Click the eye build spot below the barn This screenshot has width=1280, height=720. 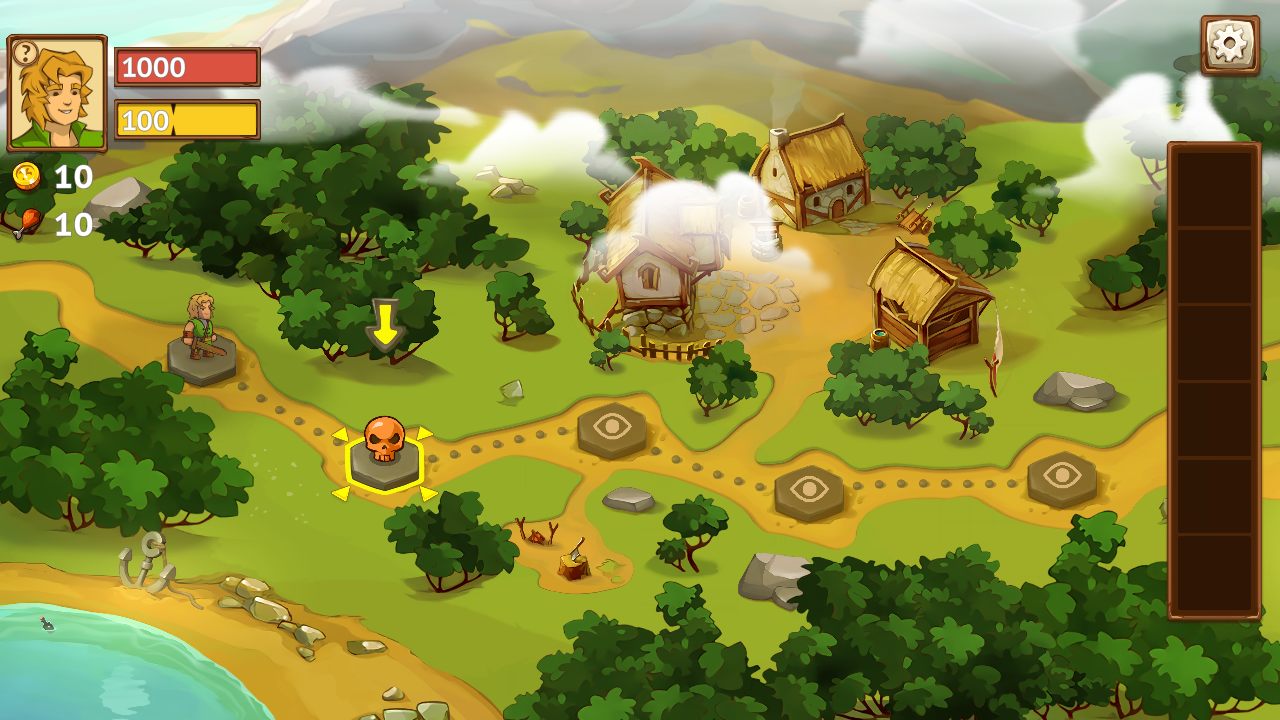point(808,488)
